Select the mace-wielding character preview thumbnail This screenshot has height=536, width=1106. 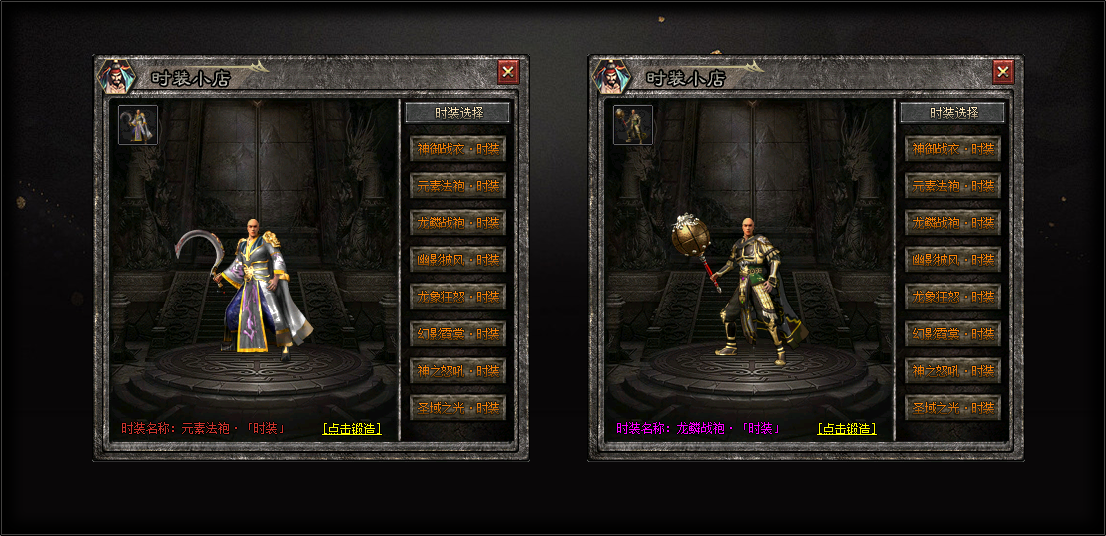coord(633,125)
